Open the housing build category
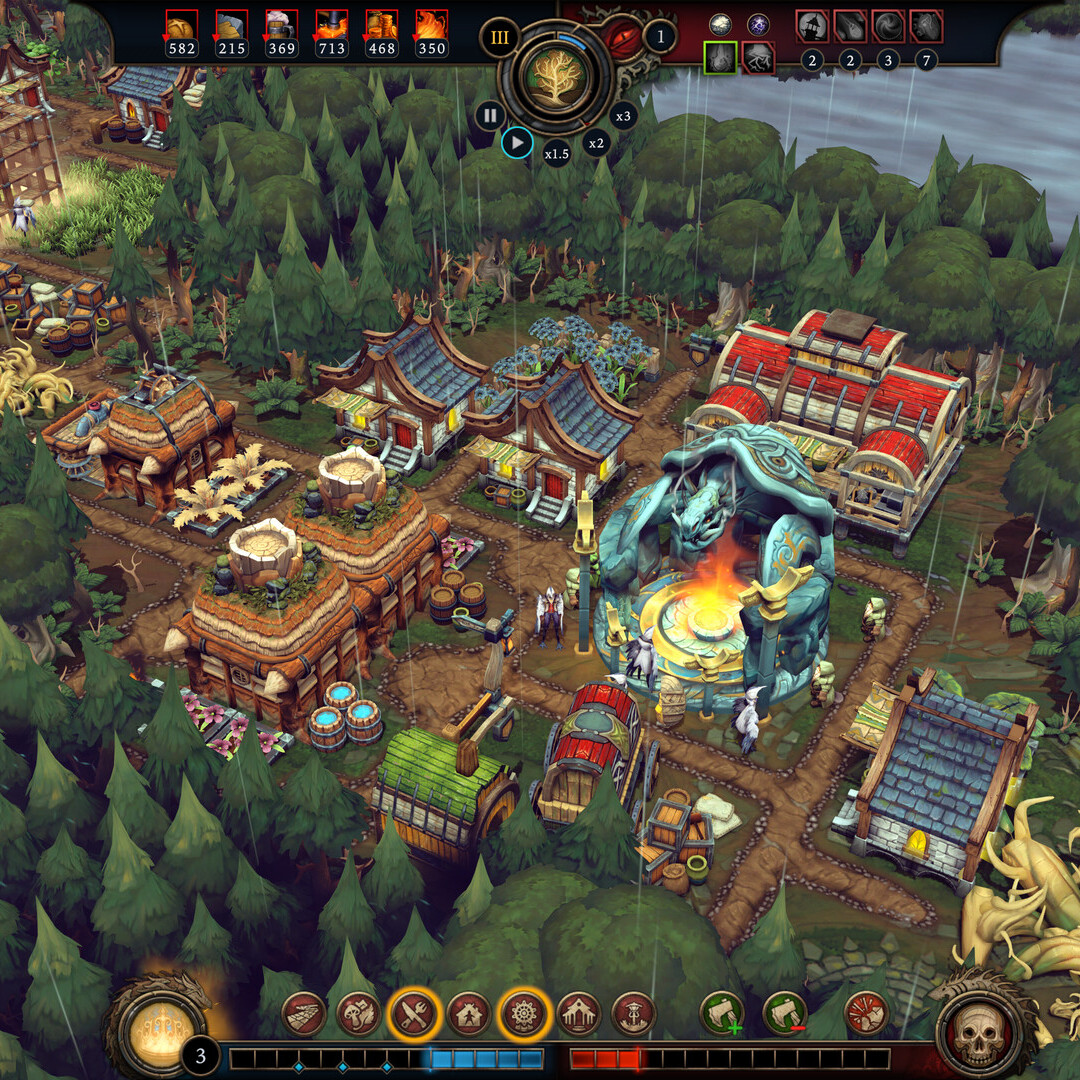This screenshot has width=1080, height=1080. [x=467, y=1014]
